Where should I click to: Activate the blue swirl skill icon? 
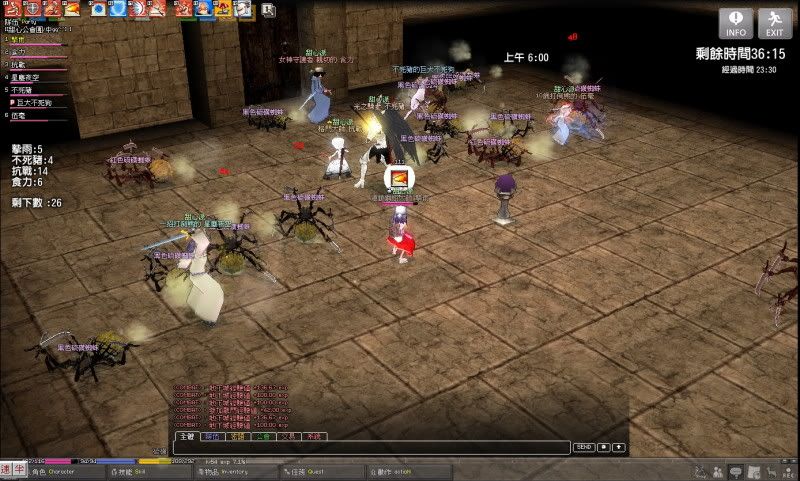coord(116,9)
